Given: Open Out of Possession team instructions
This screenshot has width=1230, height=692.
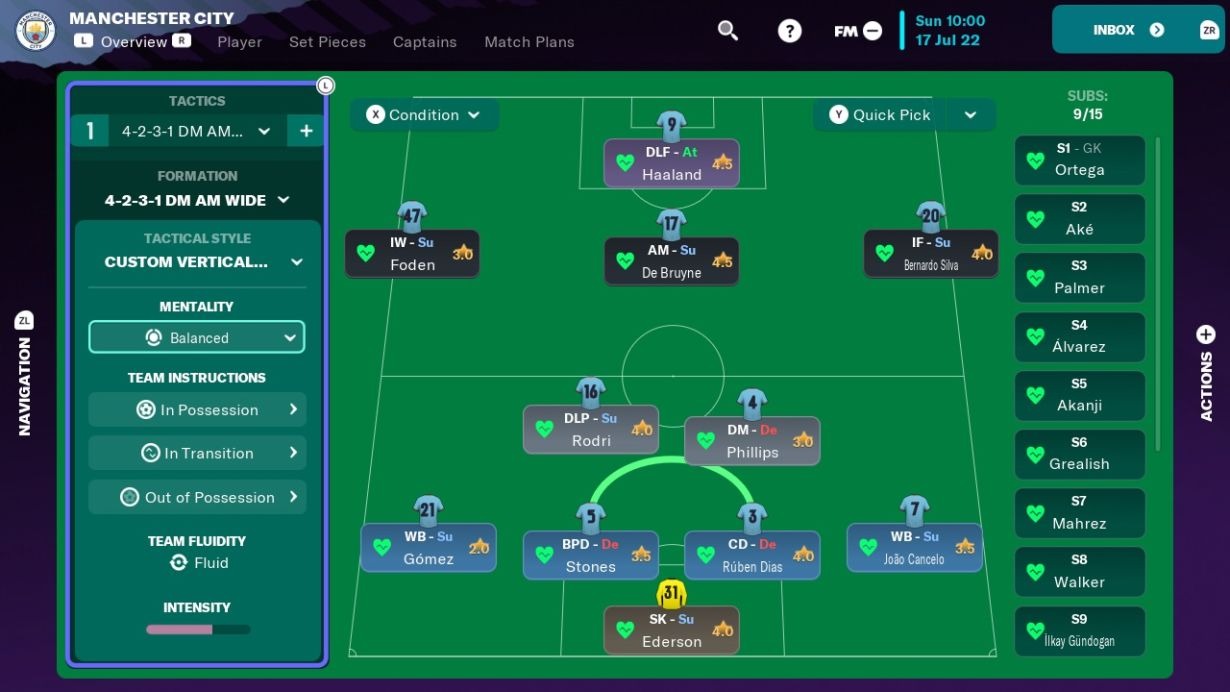Looking at the screenshot, I should coord(197,497).
